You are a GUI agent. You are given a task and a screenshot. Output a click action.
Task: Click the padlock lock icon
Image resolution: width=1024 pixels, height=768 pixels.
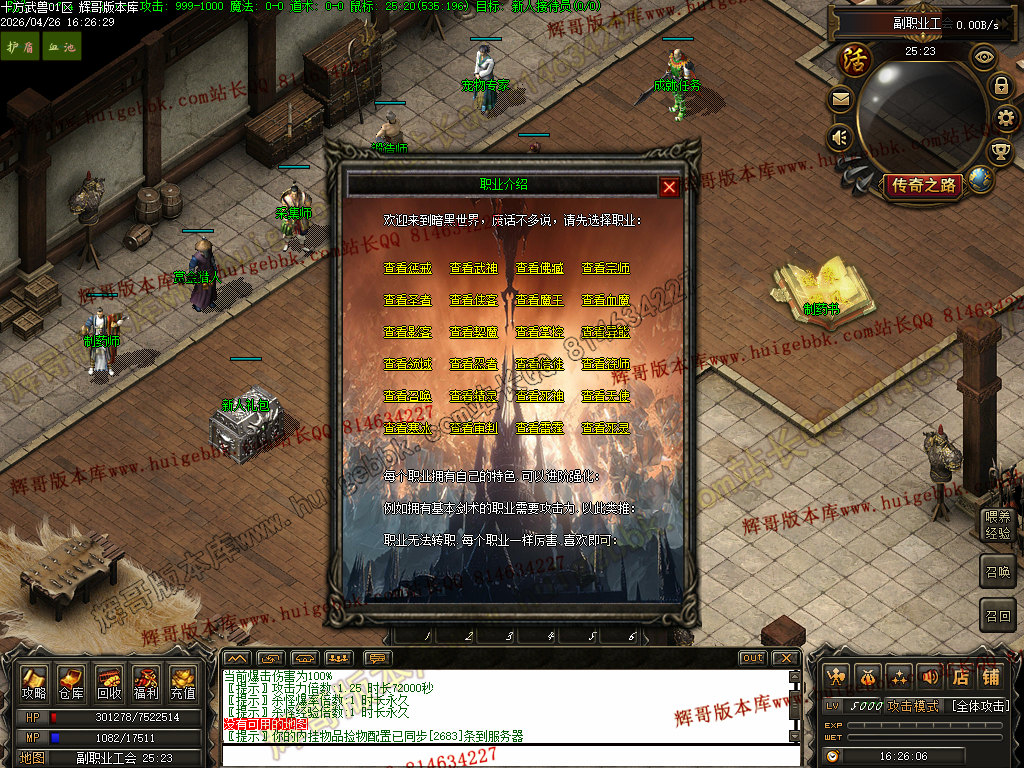point(1000,85)
